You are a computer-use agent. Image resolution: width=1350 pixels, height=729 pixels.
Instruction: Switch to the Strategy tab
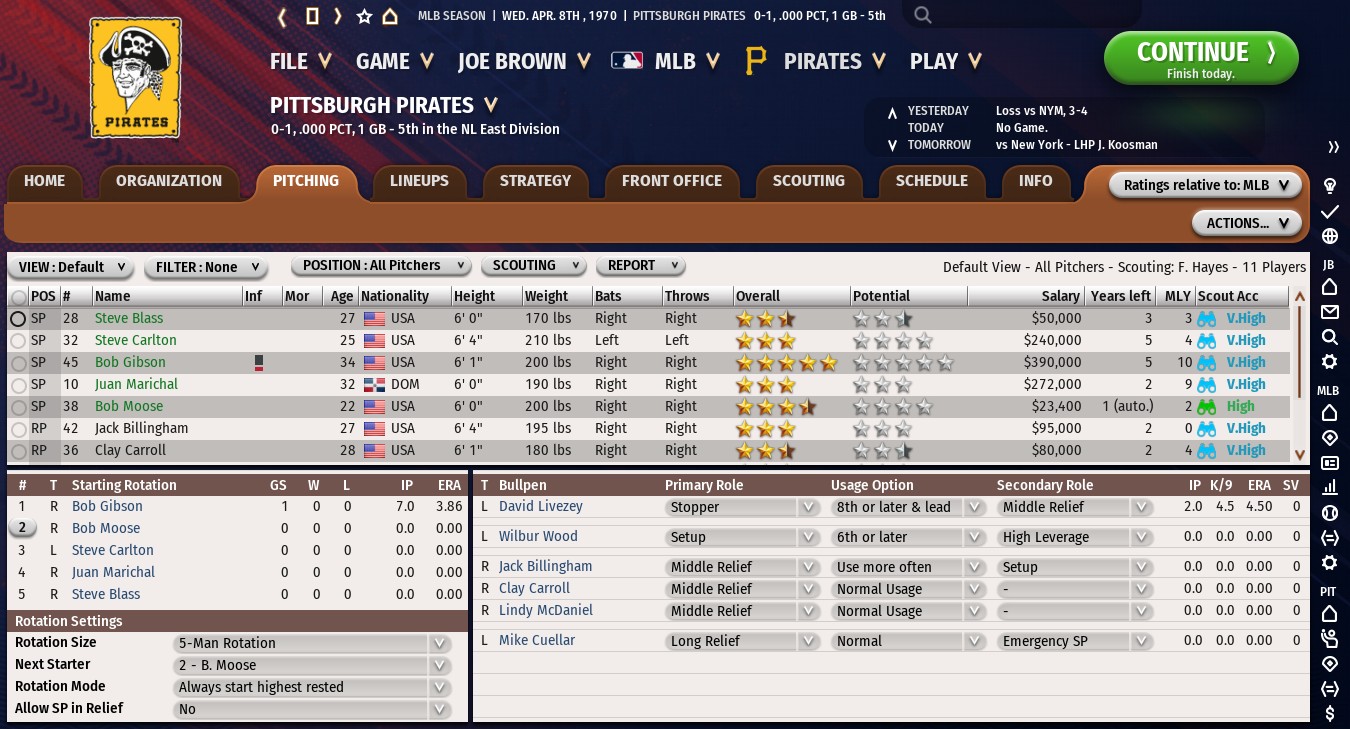535,181
